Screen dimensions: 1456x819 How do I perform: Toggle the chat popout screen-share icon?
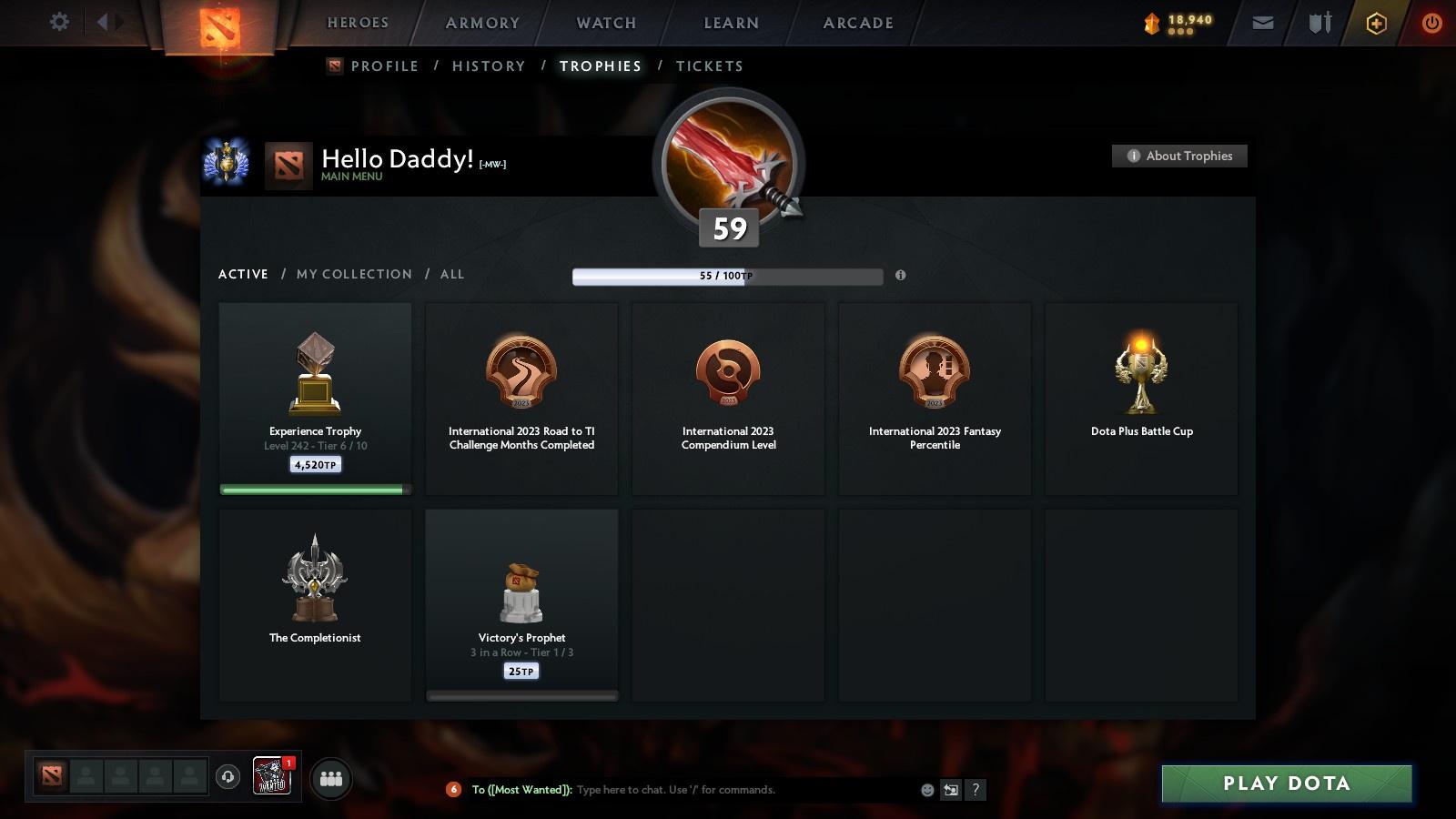coord(951,790)
